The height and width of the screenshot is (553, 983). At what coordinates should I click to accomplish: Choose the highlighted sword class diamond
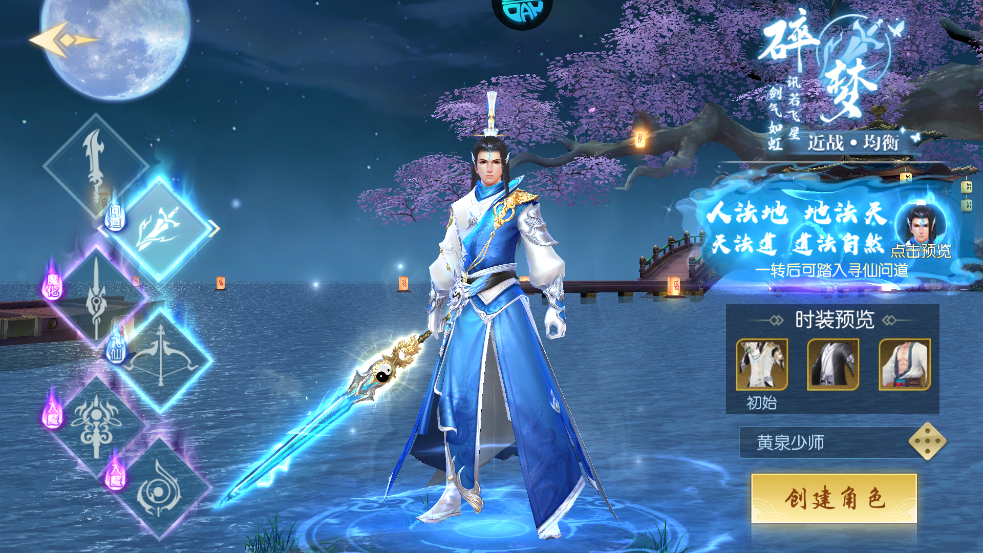pos(160,227)
